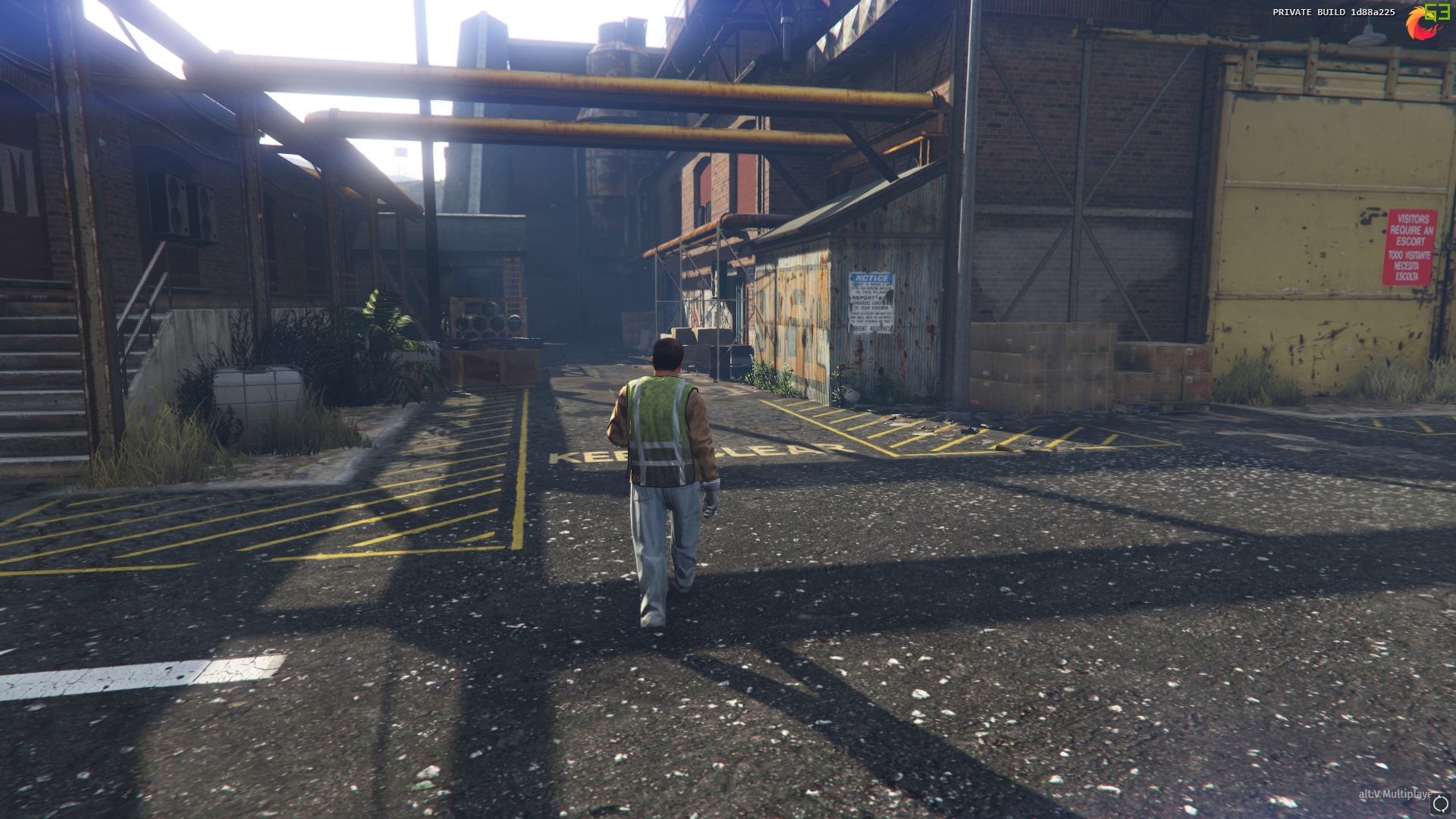This screenshot has height=819, width=1456.
Task: Click the orange flame bird logo
Action: click(x=1419, y=25)
